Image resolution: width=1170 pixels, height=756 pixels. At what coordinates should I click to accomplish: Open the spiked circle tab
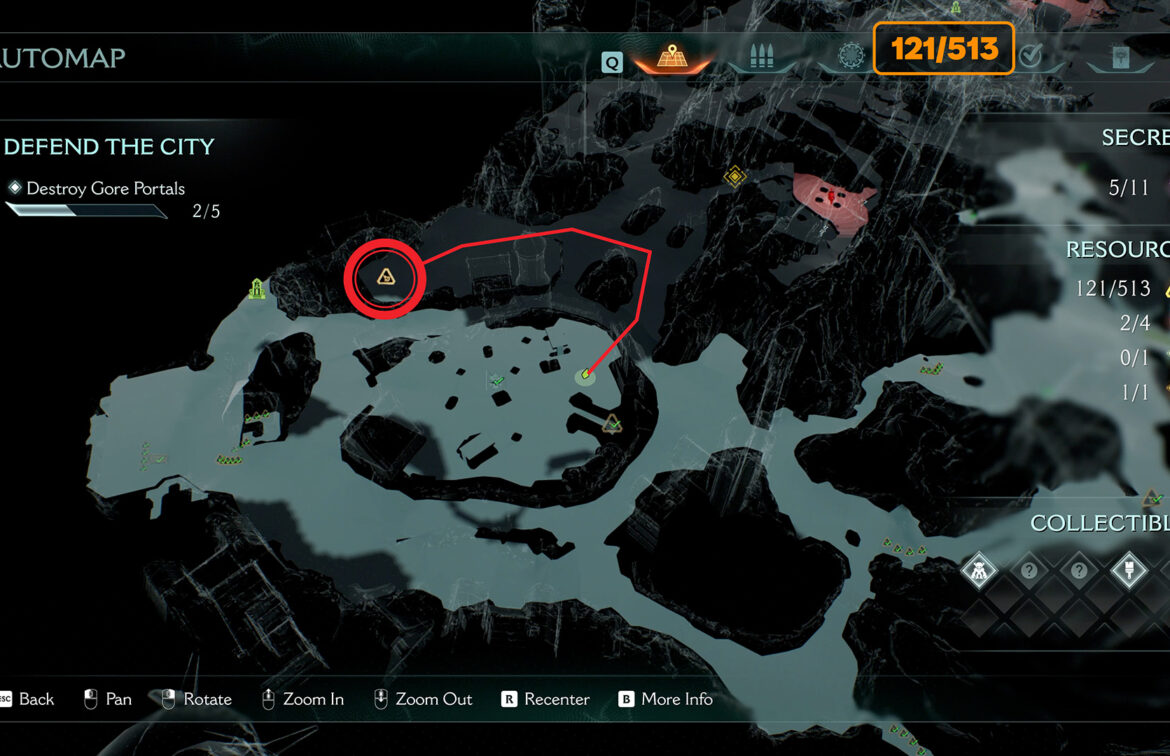coord(851,58)
